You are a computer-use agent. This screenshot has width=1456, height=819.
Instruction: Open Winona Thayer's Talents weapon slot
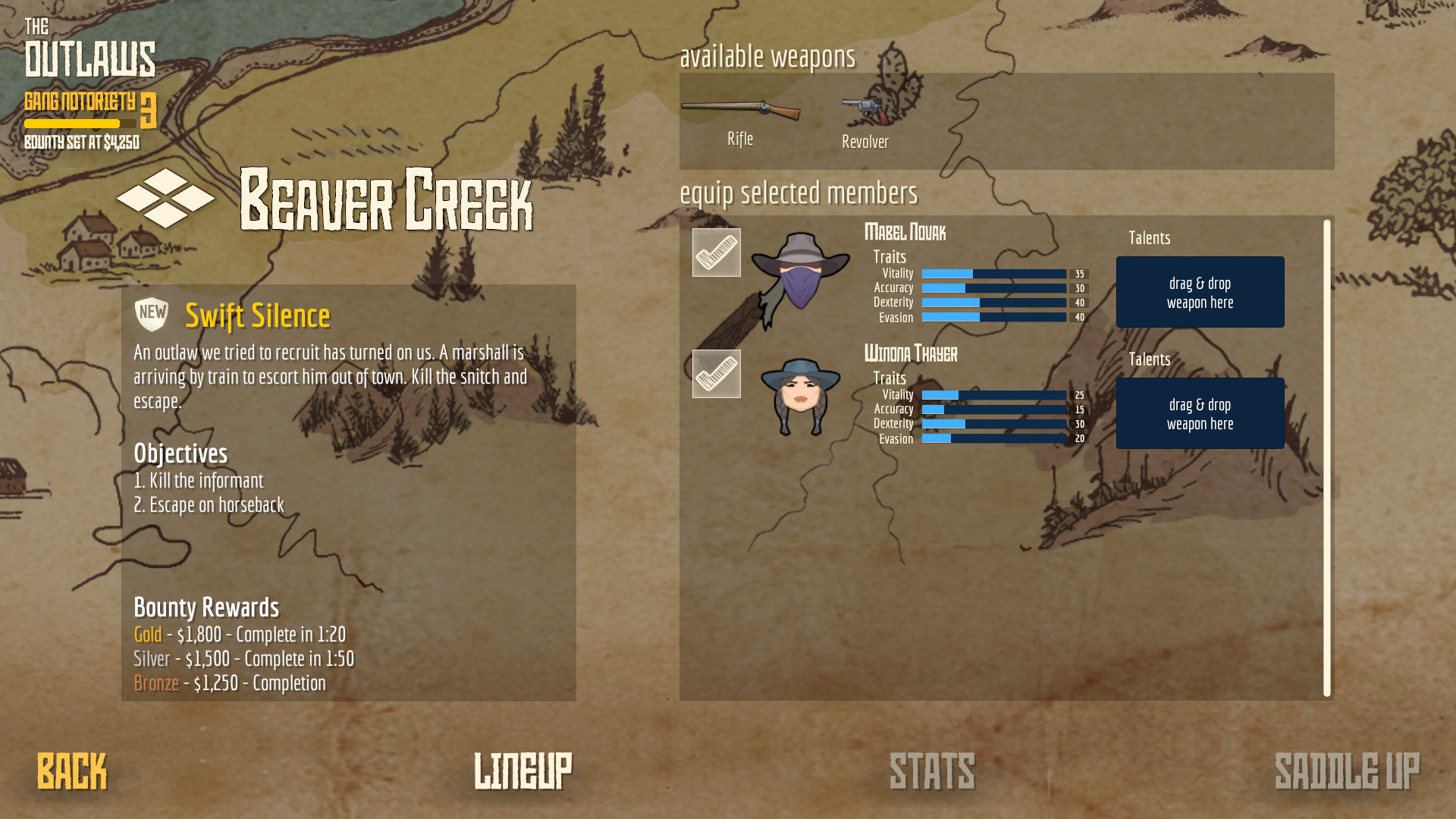1200,413
